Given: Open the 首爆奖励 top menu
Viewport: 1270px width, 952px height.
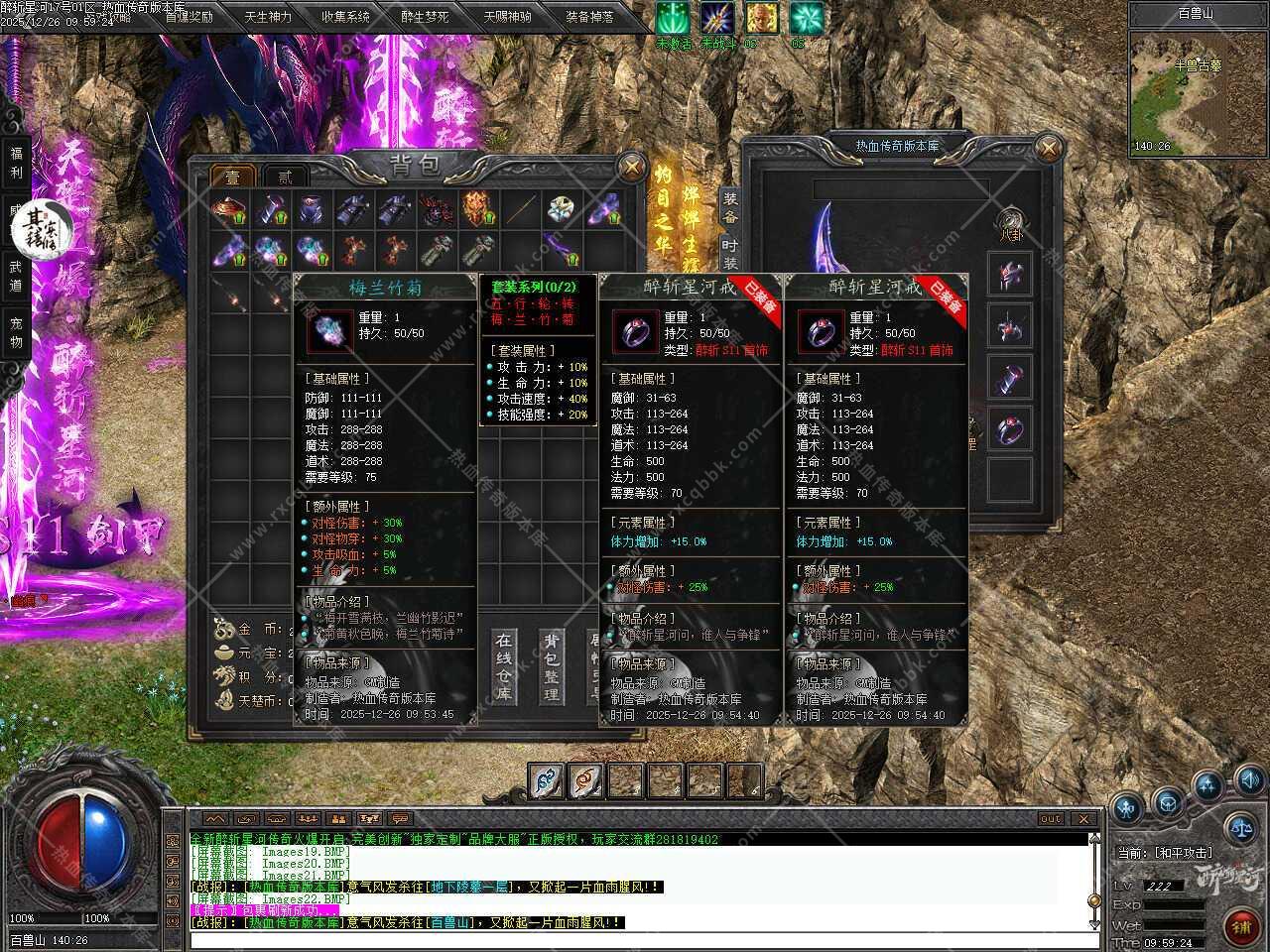Looking at the screenshot, I should click(188, 17).
